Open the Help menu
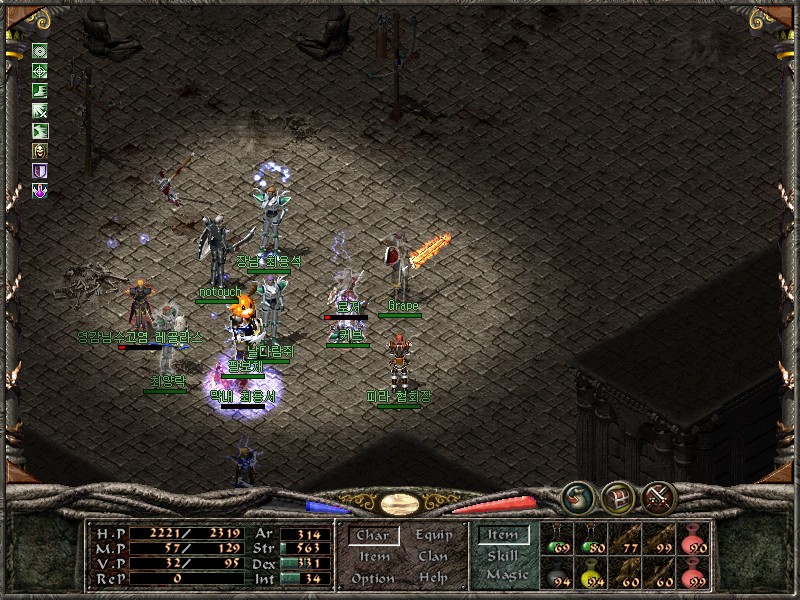Screen dimensions: 800x600 tap(433, 578)
